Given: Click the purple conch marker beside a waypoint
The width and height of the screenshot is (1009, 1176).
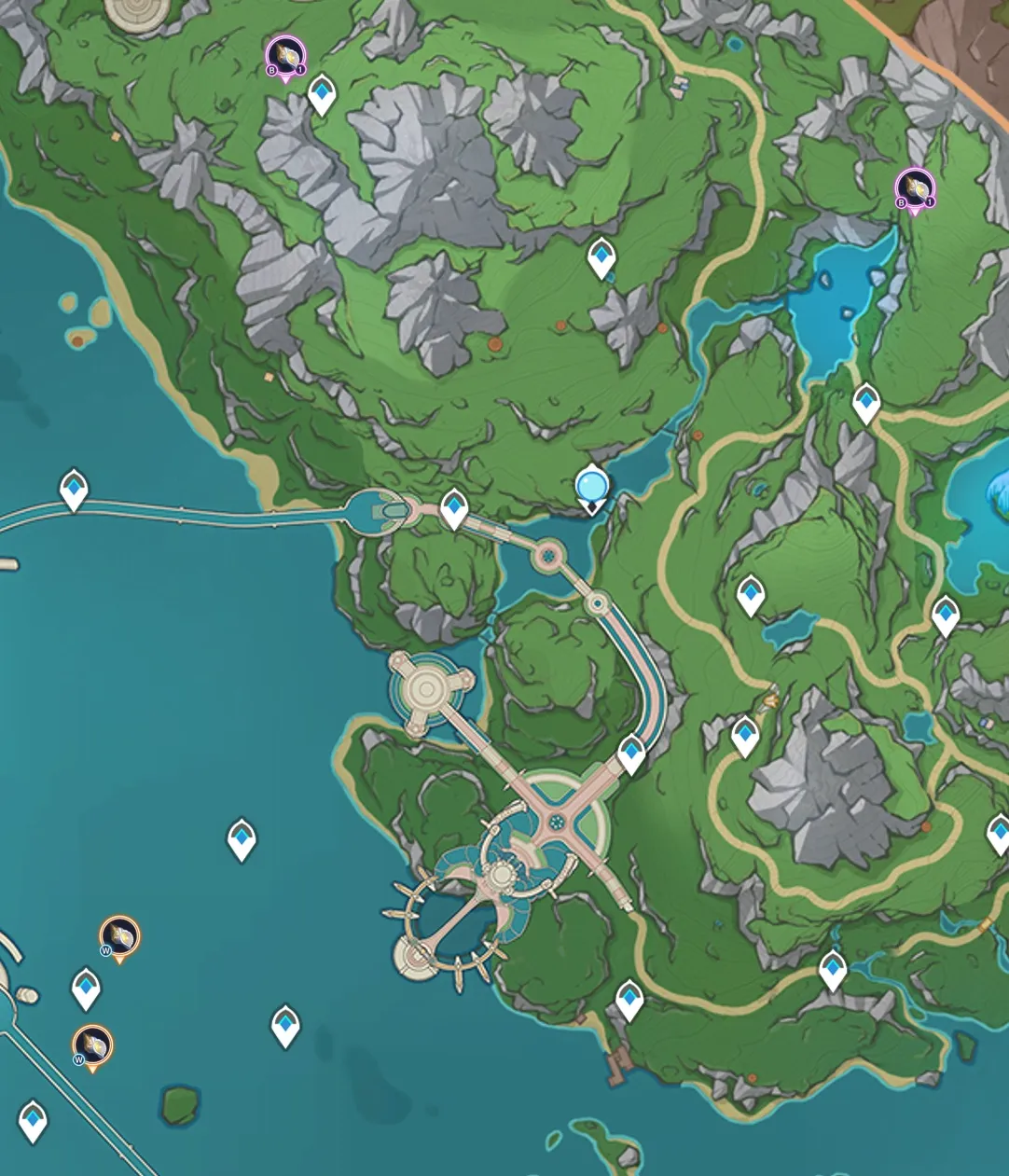Looking at the screenshot, I should pos(285,58).
